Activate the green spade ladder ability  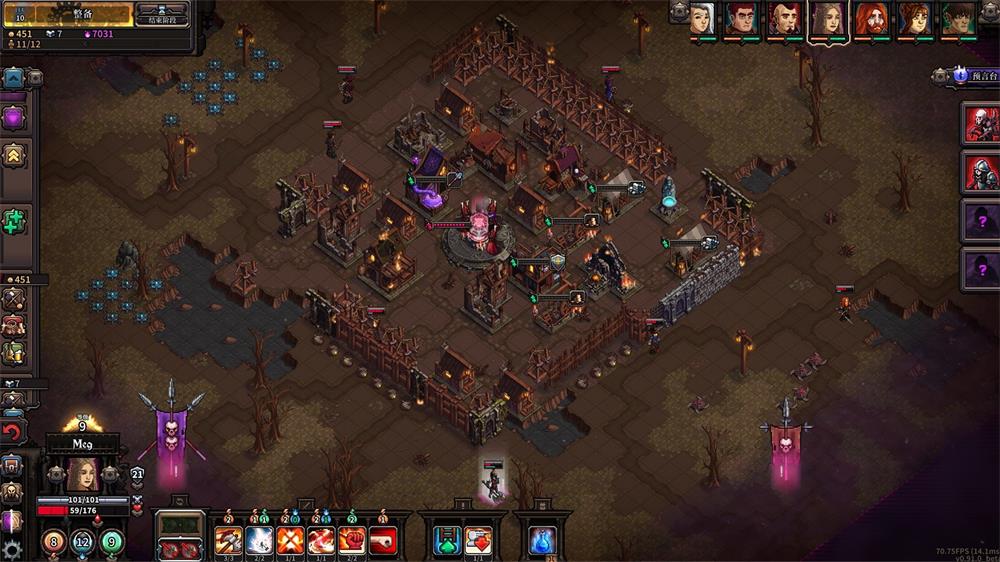(448, 540)
